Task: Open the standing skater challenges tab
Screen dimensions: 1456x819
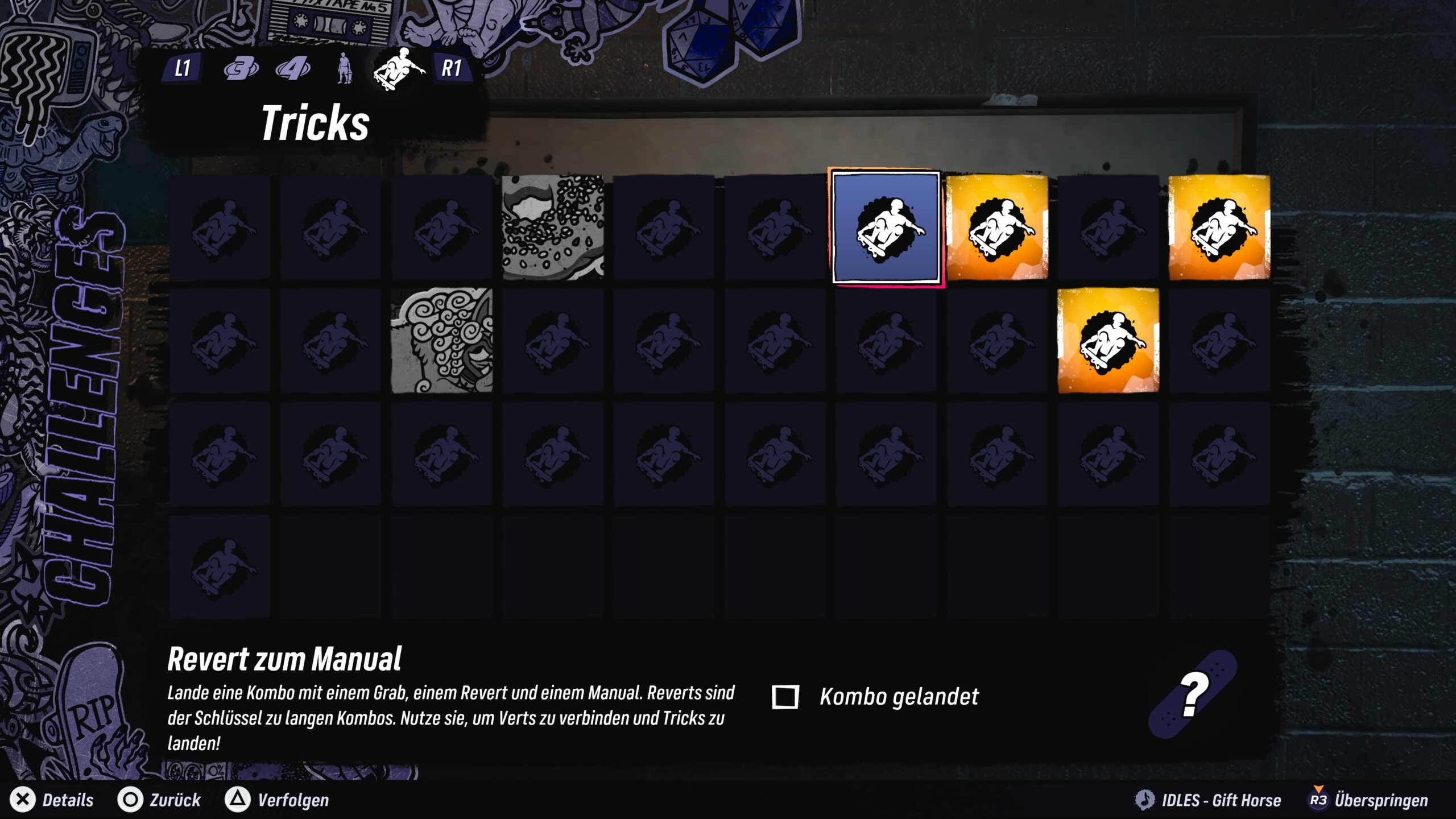Action: (x=344, y=69)
